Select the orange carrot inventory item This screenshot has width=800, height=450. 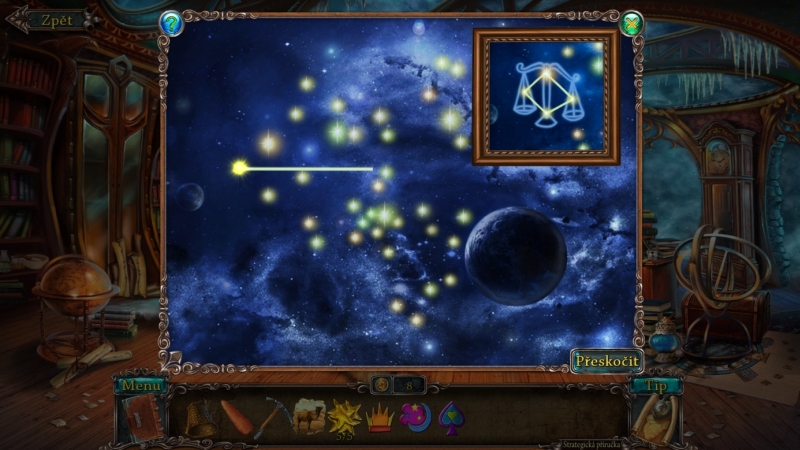point(238,415)
